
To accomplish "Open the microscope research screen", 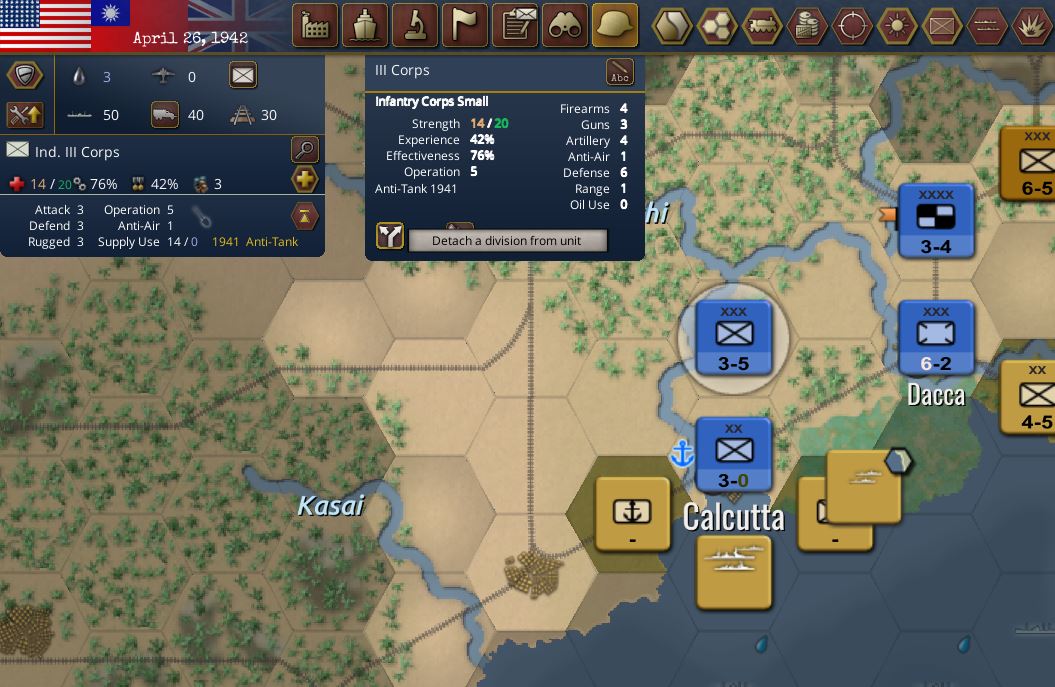I will (415, 25).
